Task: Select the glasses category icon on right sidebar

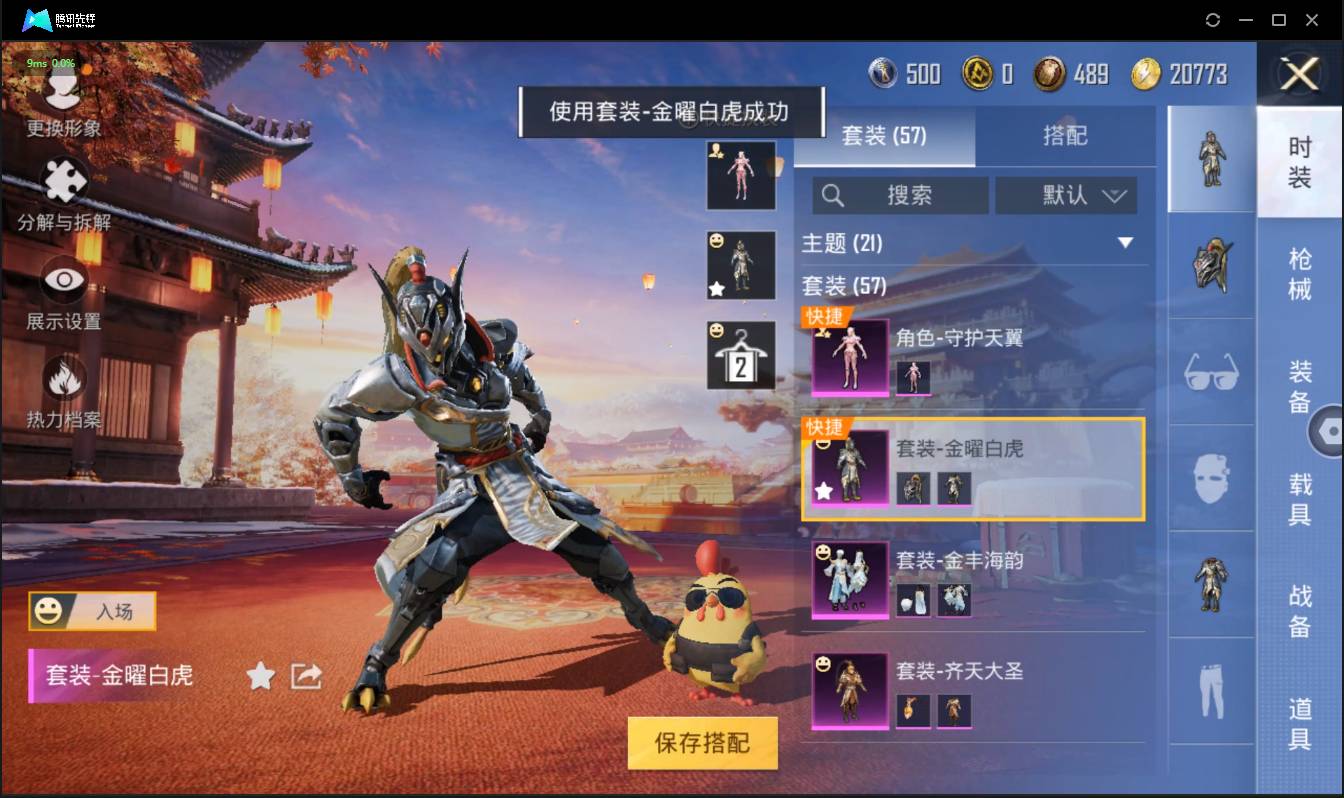Action: 1211,373
